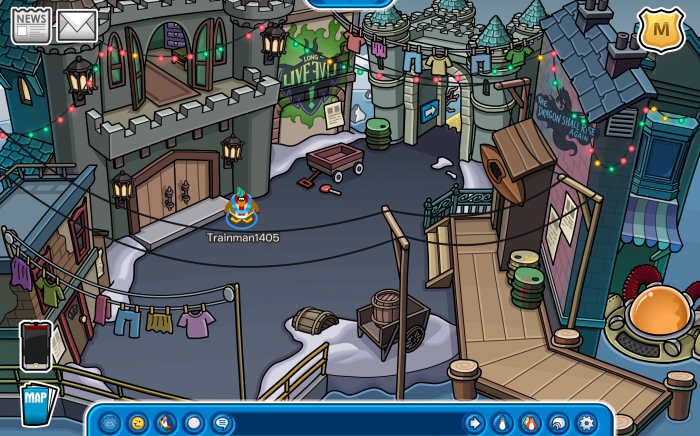Throw a snowball using the snowball button

(x=193, y=423)
